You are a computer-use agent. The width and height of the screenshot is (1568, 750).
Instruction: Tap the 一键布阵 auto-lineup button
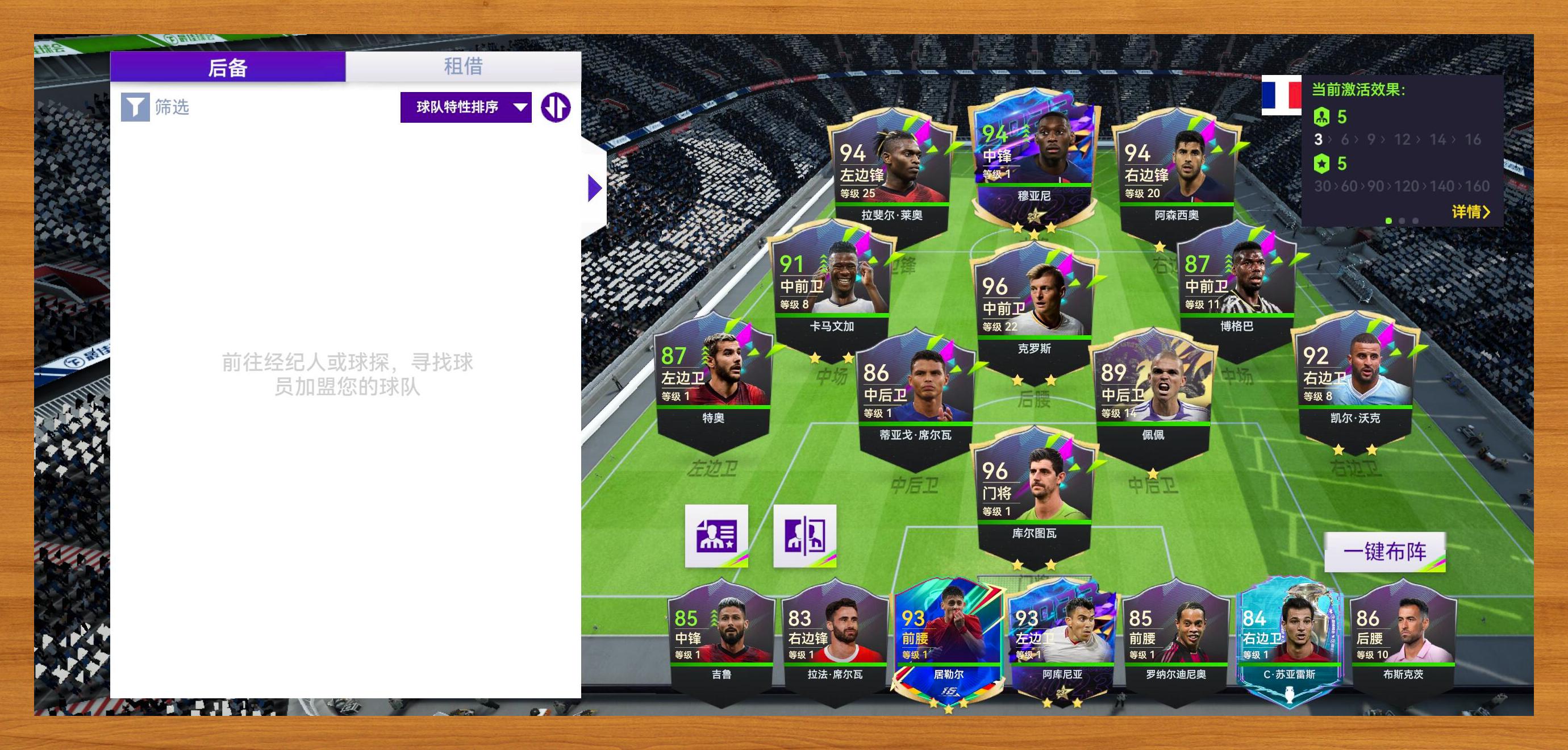coord(1384,552)
